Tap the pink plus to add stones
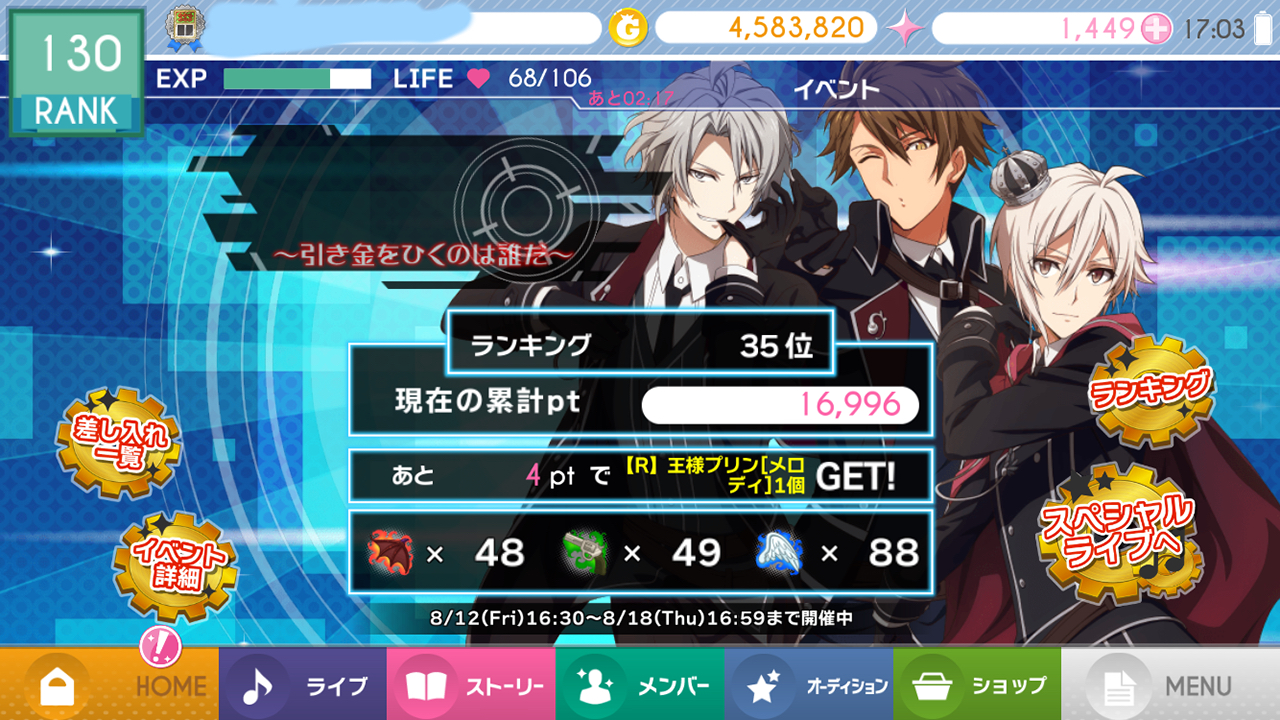The width and height of the screenshot is (1280, 720). tap(1156, 29)
